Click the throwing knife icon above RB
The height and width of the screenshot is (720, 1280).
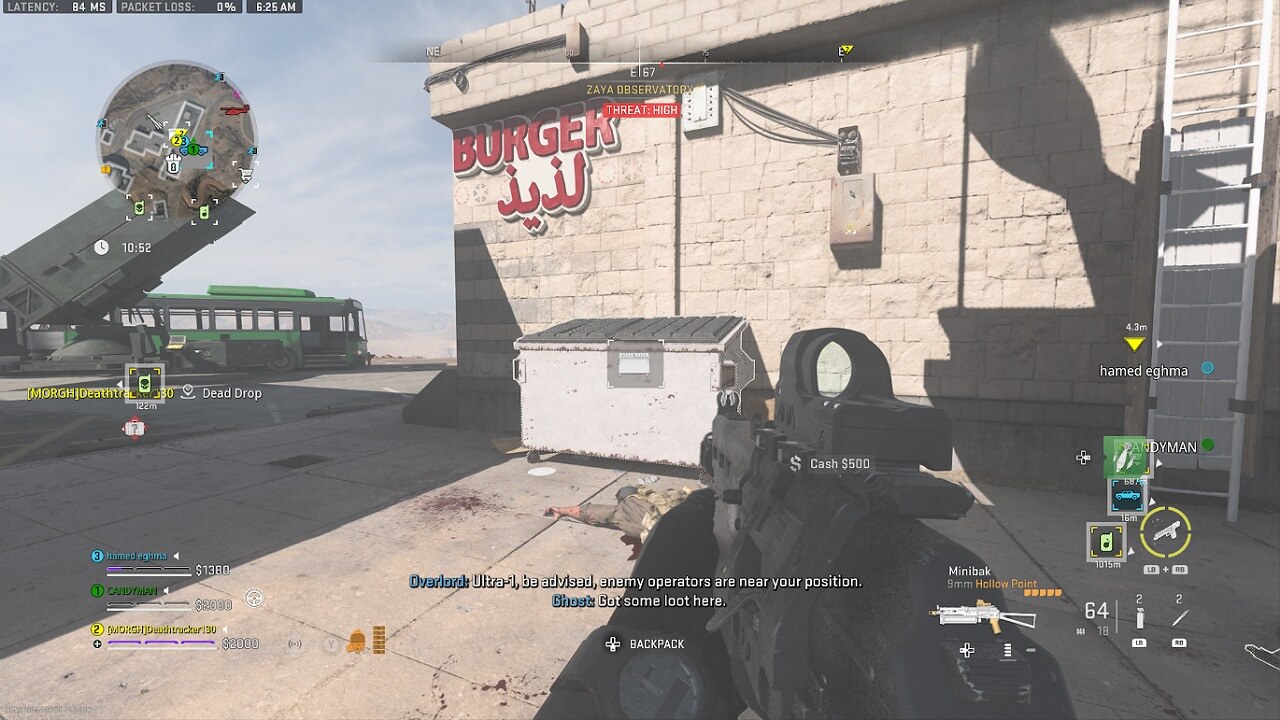coord(1178,617)
